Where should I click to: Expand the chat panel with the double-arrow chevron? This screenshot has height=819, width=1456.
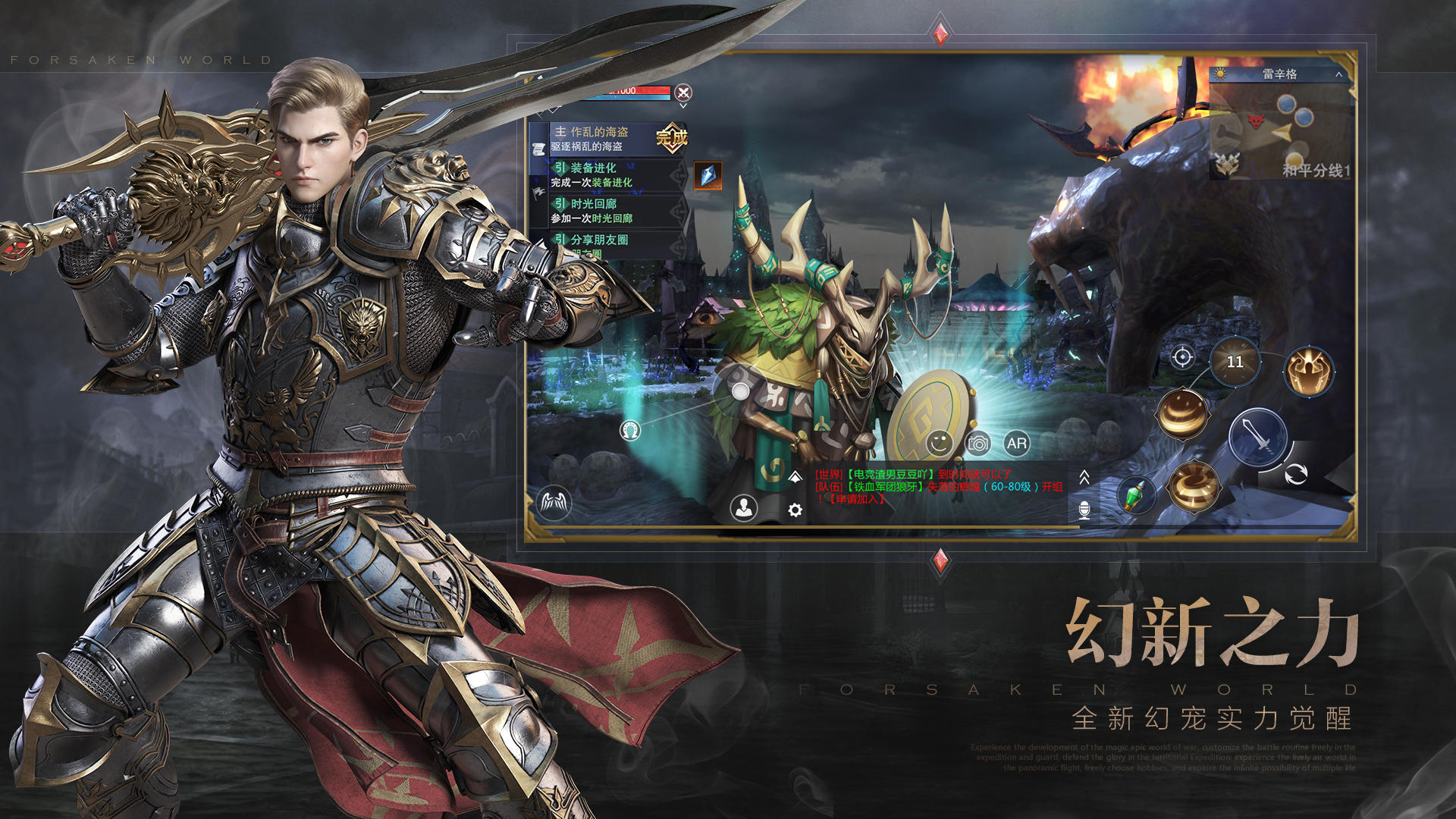coord(1085,479)
